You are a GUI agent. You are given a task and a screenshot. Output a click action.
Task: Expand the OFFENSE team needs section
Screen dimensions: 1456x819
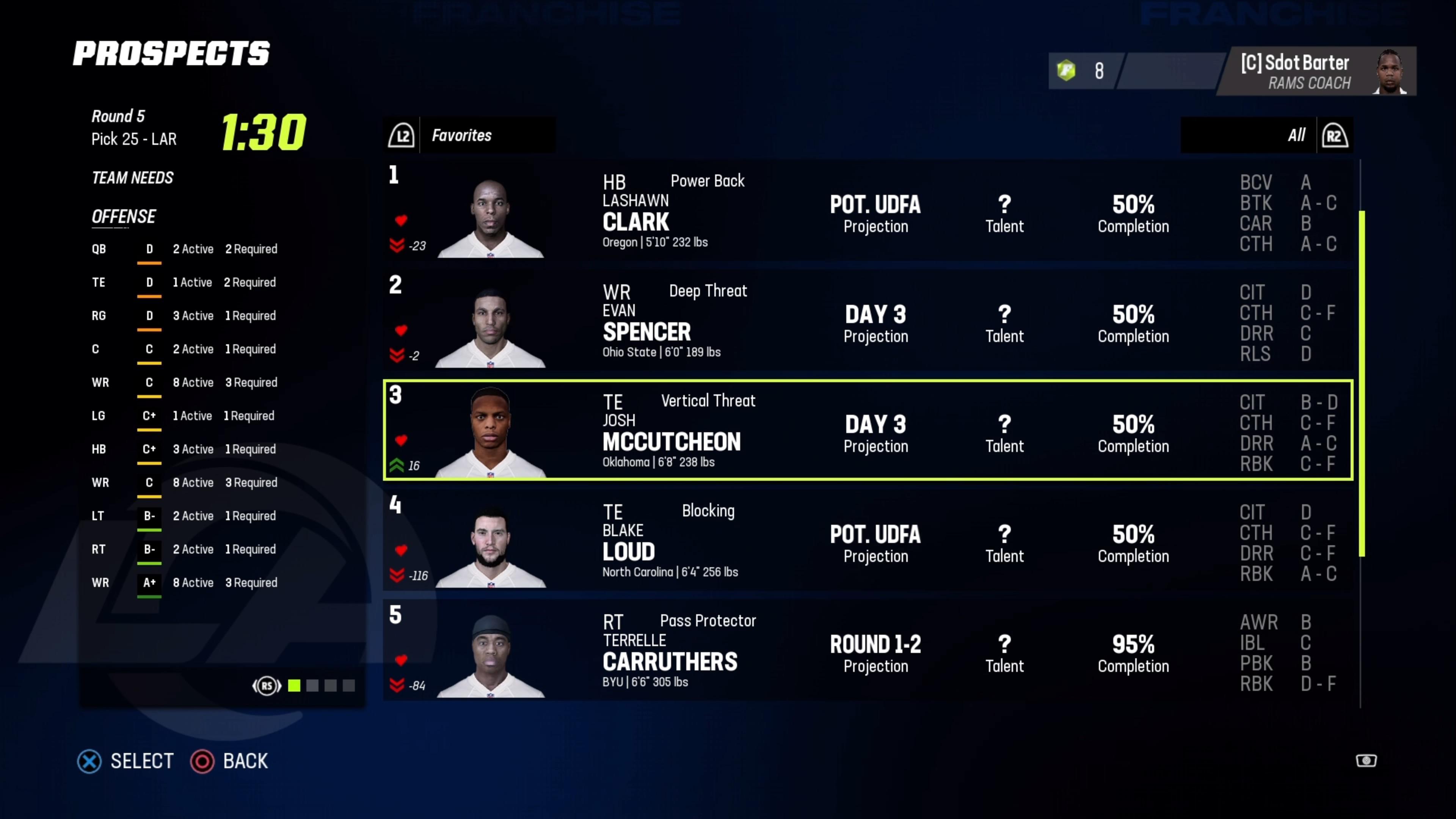pyautogui.click(x=124, y=217)
